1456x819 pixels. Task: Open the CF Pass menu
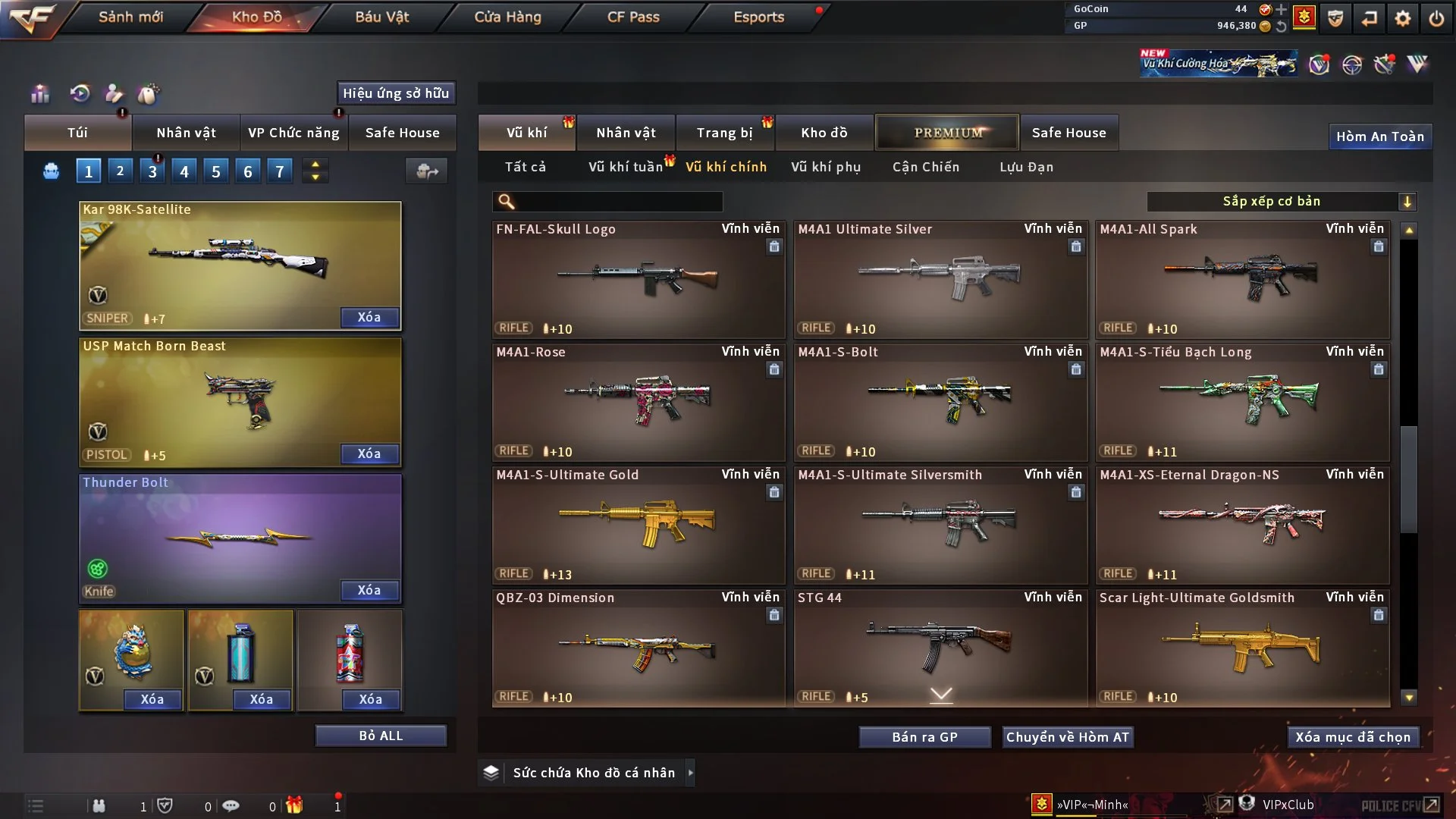(x=633, y=17)
